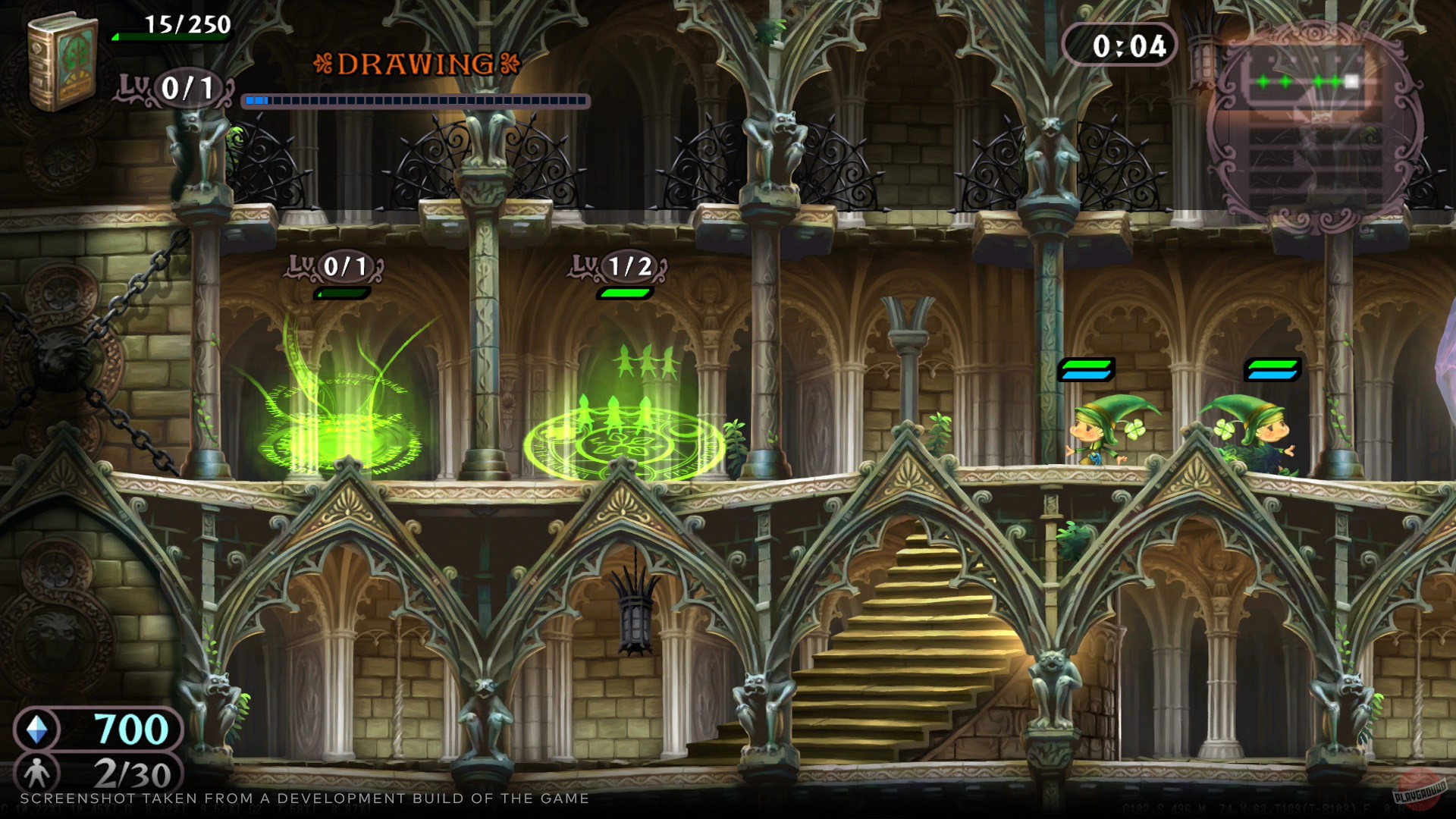Click the DRAWING status label

416,64
